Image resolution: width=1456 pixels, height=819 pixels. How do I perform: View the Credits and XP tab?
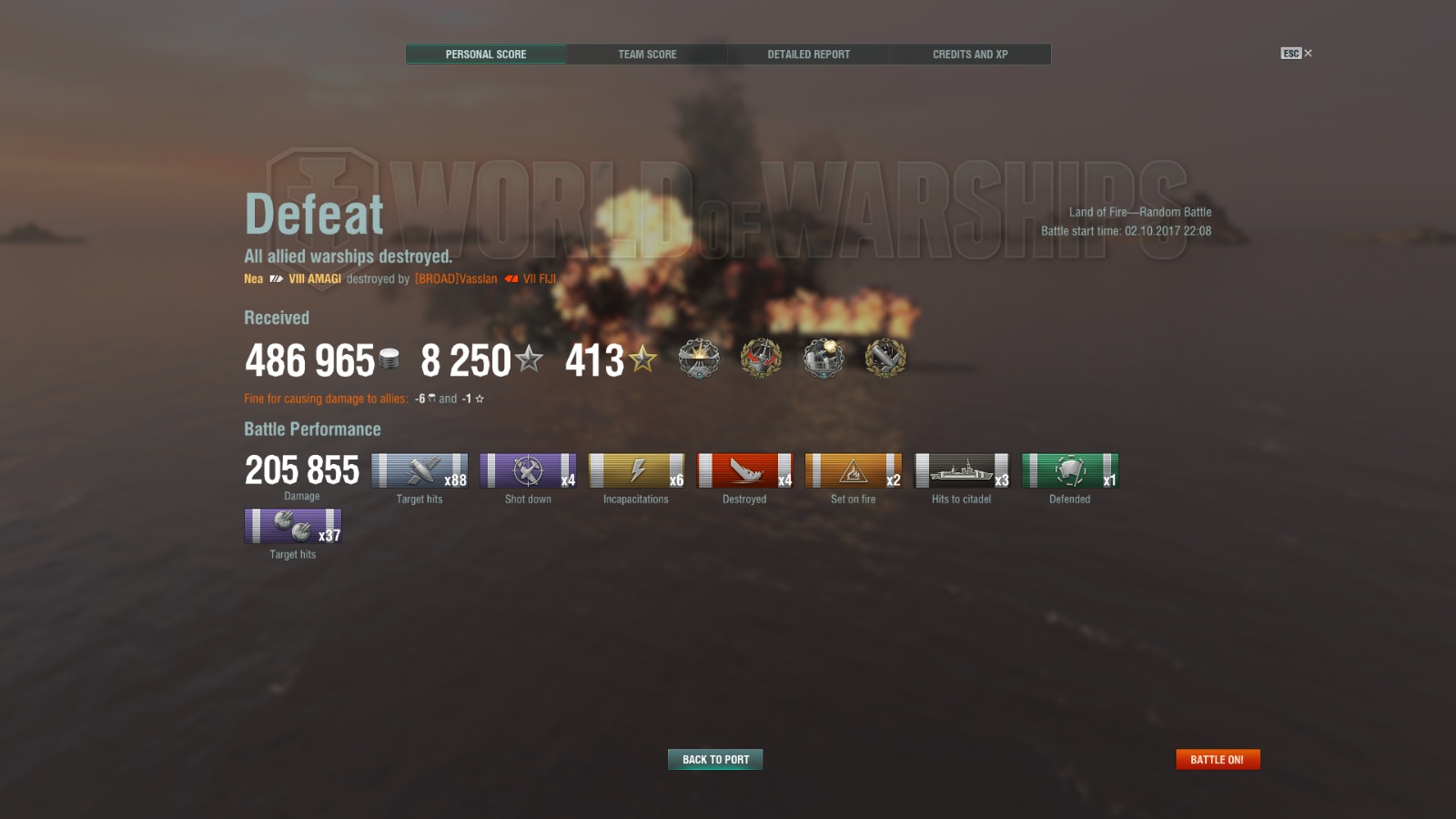[x=970, y=55]
